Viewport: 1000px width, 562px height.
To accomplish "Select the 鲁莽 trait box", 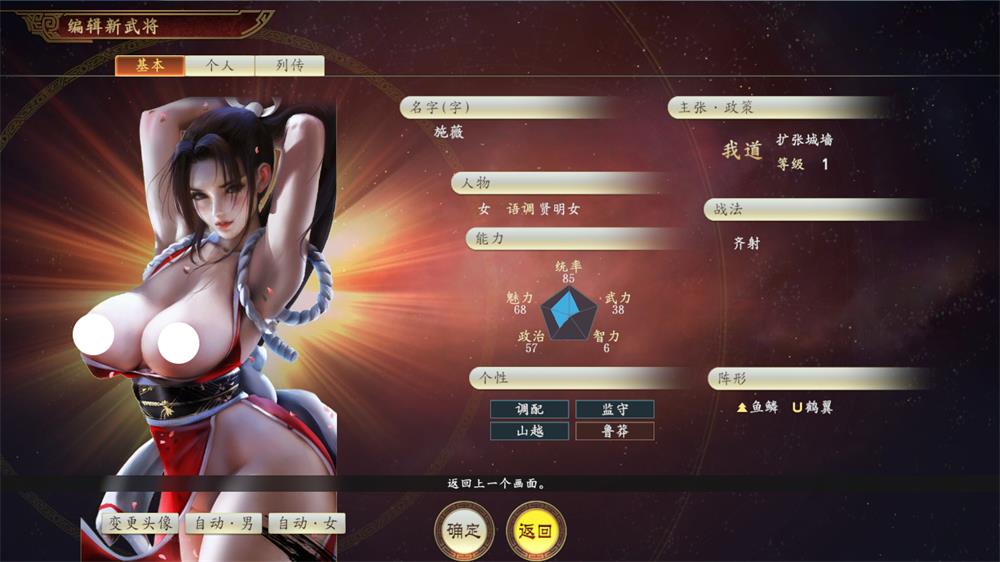I will [x=615, y=431].
